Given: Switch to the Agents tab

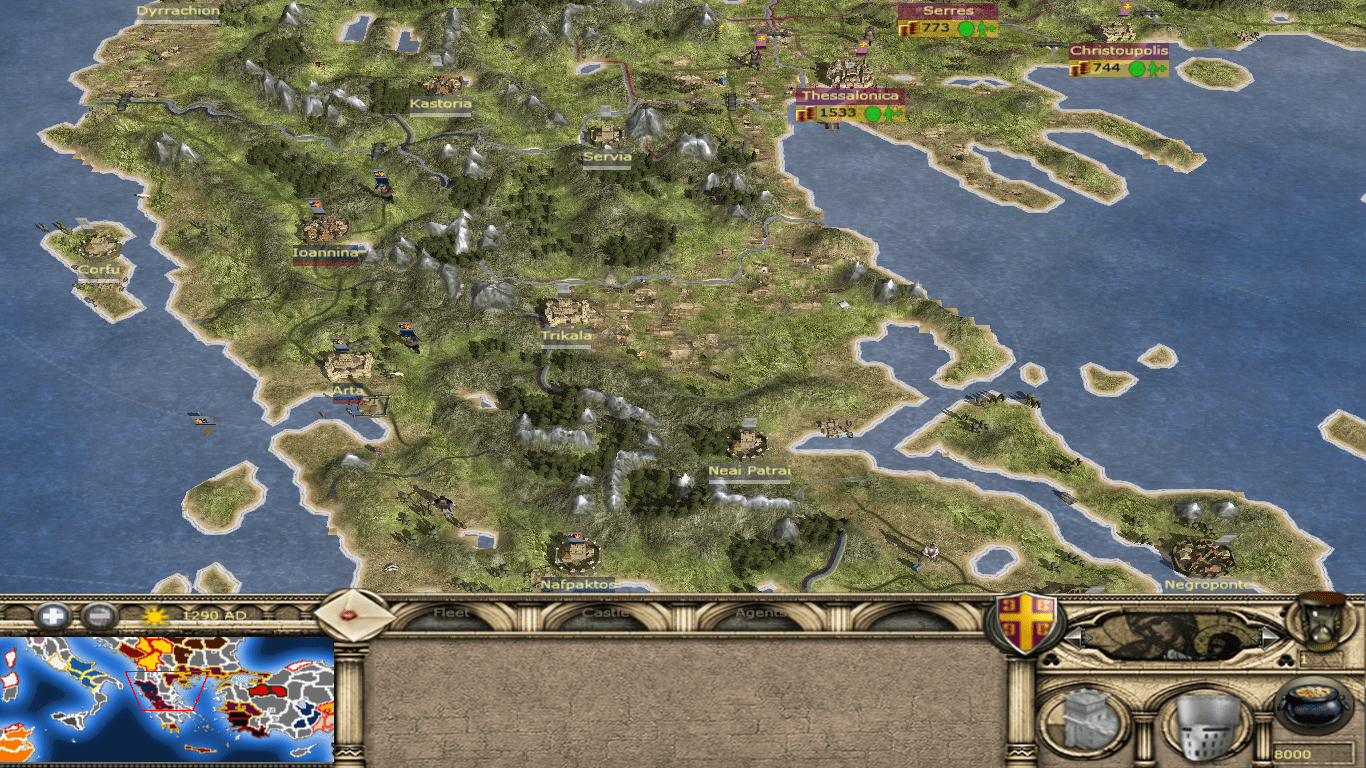Looking at the screenshot, I should [760, 614].
